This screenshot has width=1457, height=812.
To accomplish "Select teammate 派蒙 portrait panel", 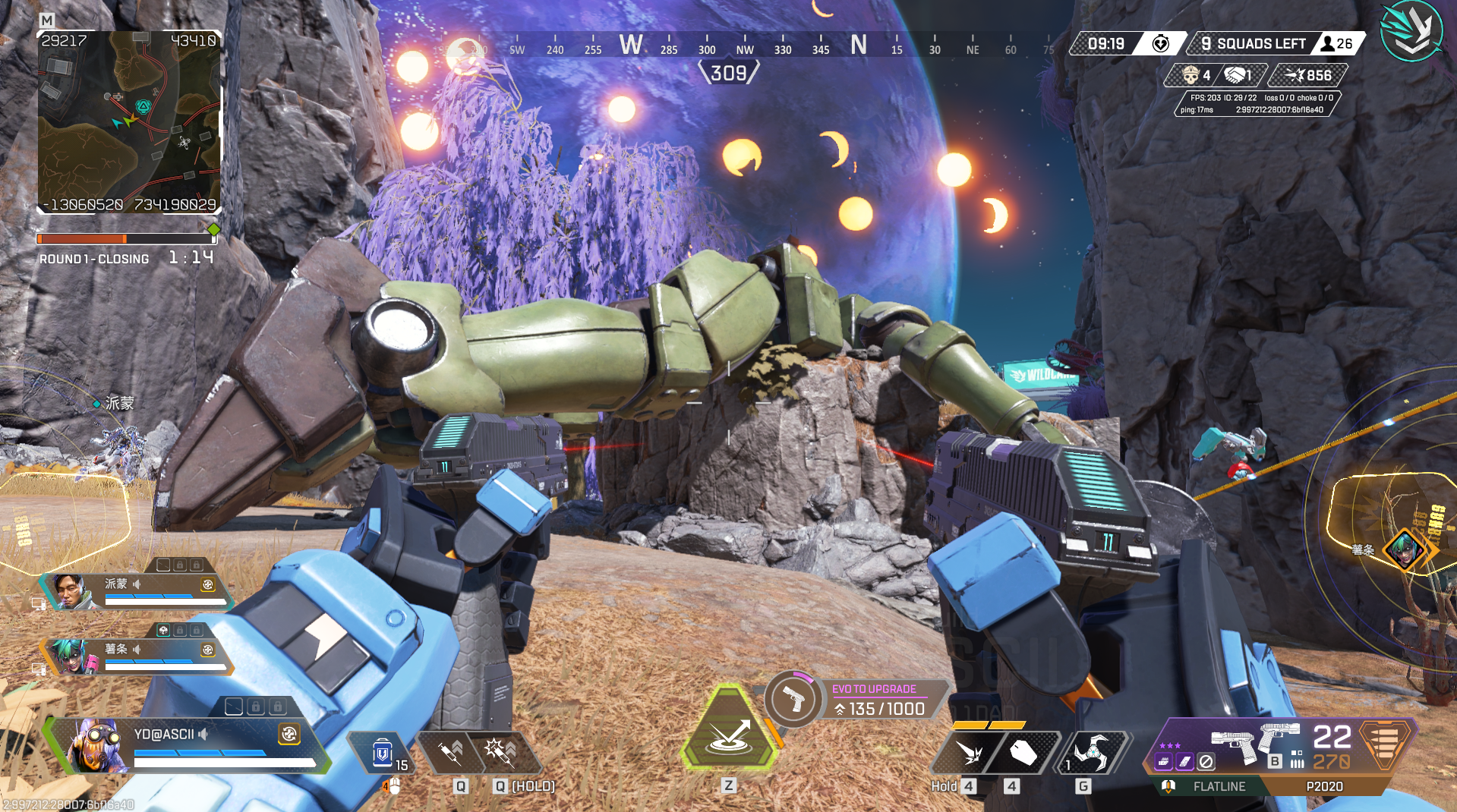I will [71, 592].
